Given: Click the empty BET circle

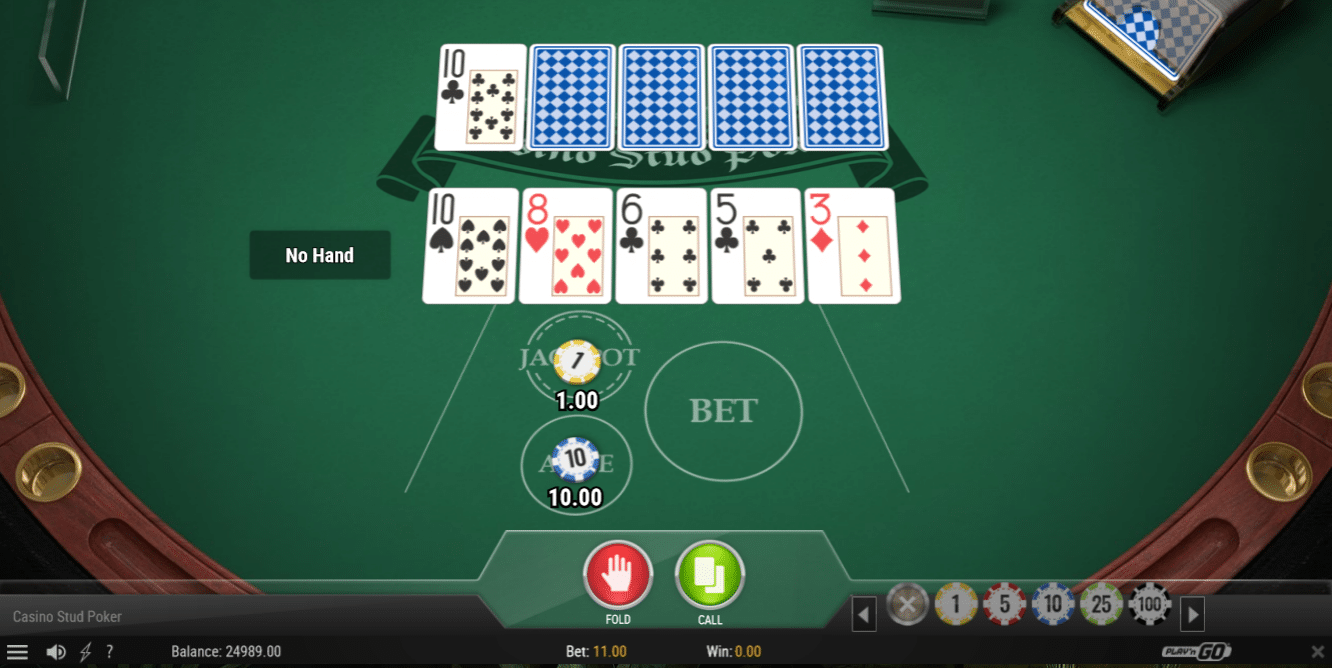Looking at the screenshot, I should pyautogui.click(x=723, y=410).
